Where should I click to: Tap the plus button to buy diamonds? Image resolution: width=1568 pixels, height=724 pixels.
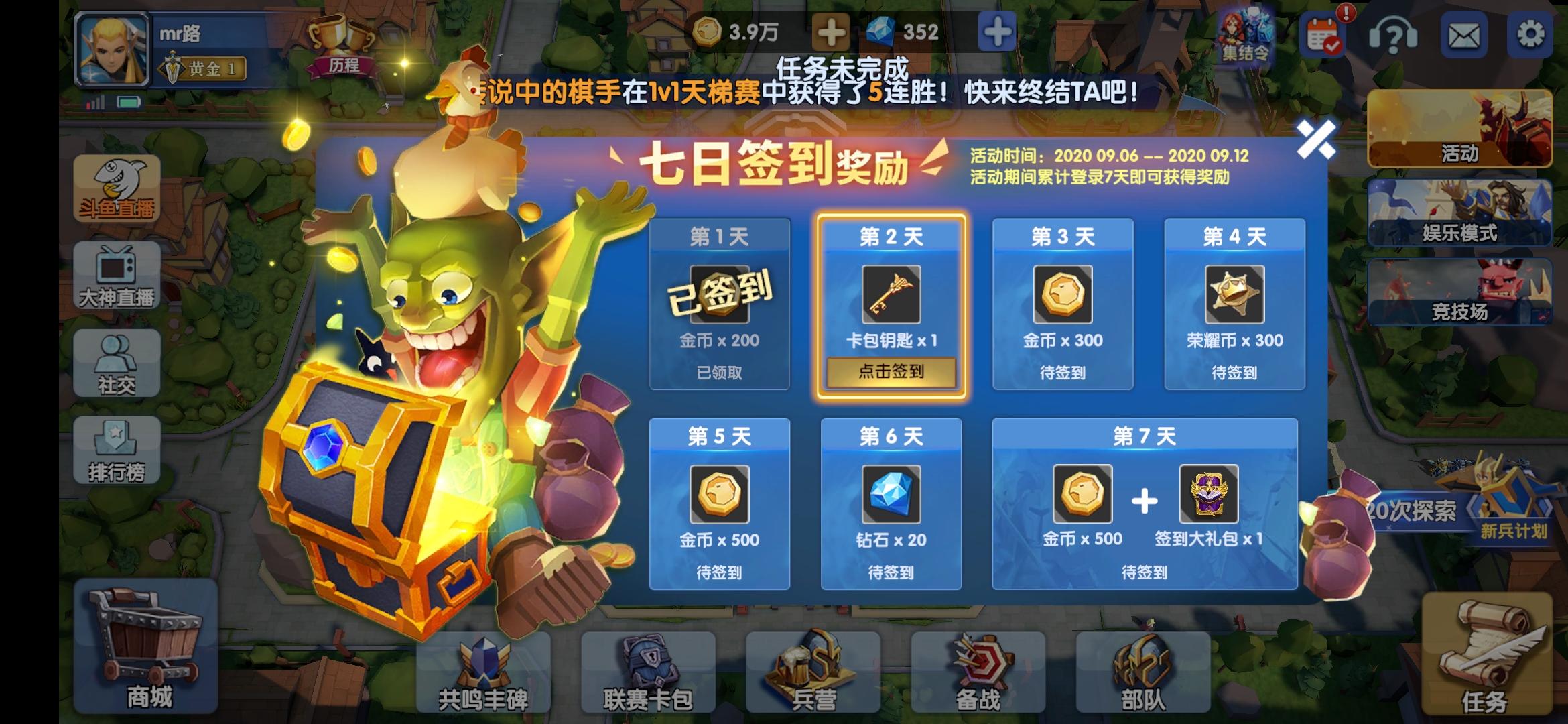point(996,30)
